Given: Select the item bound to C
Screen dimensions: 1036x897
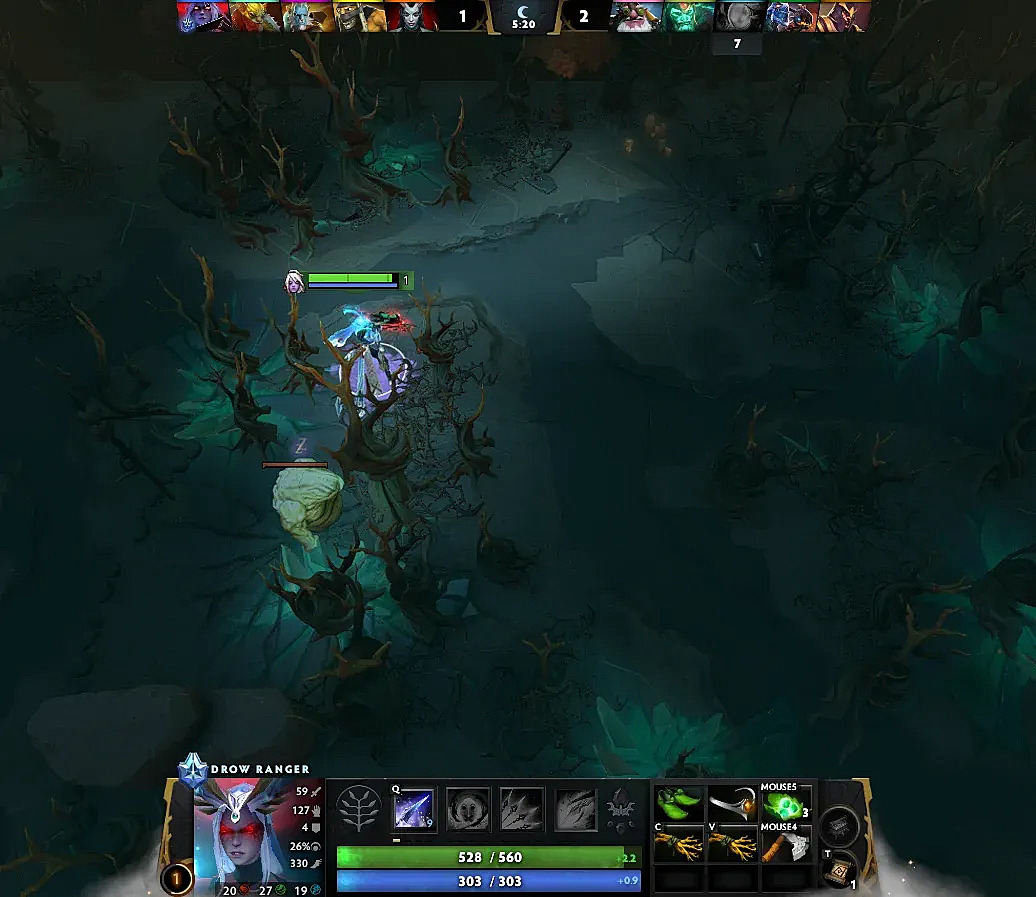Looking at the screenshot, I should [679, 846].
